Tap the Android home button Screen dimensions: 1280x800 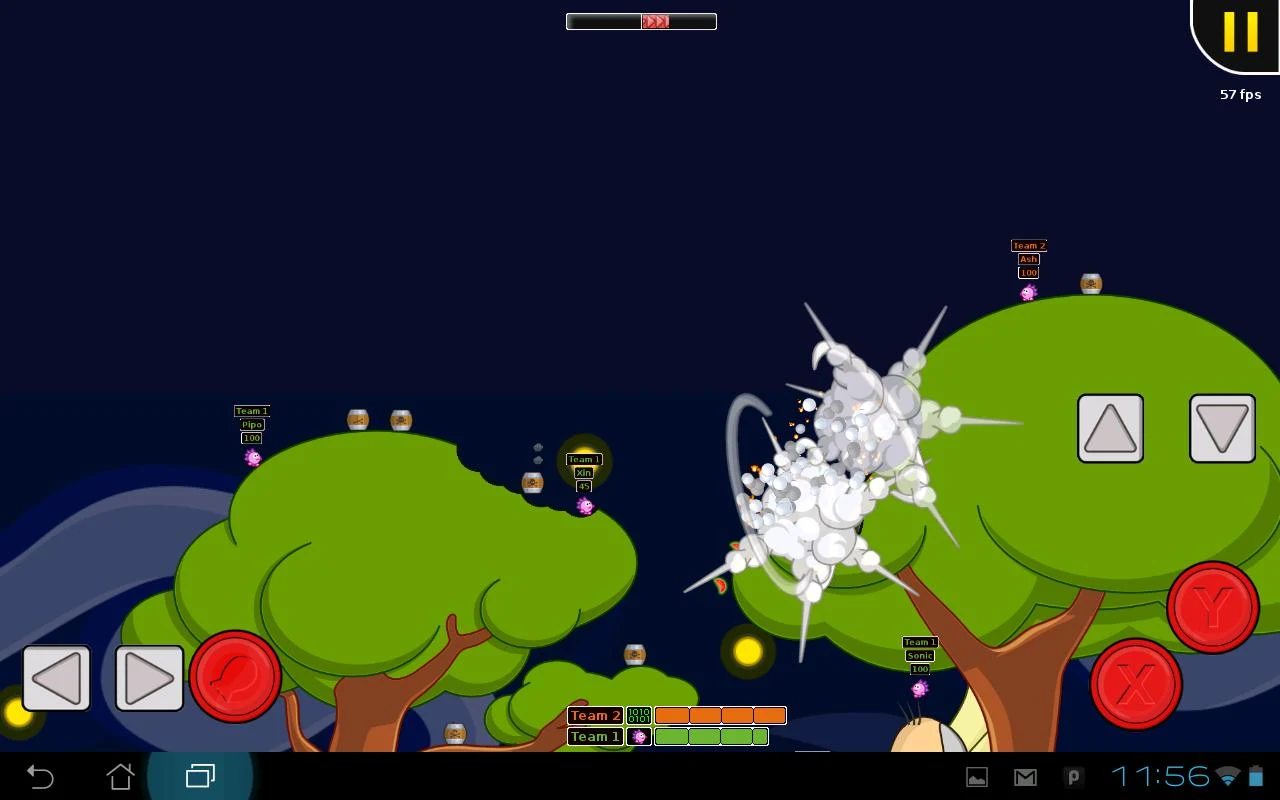tap(120, 776)
